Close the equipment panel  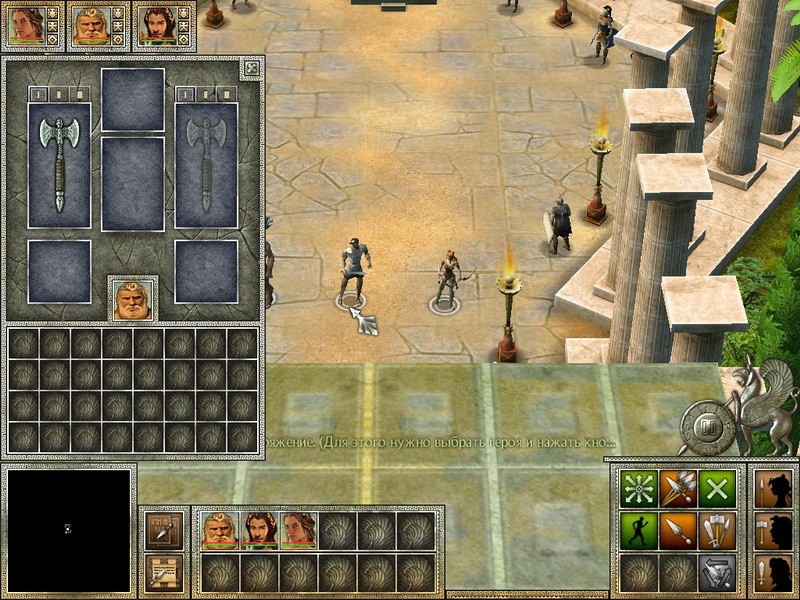[x=252, y=68]
